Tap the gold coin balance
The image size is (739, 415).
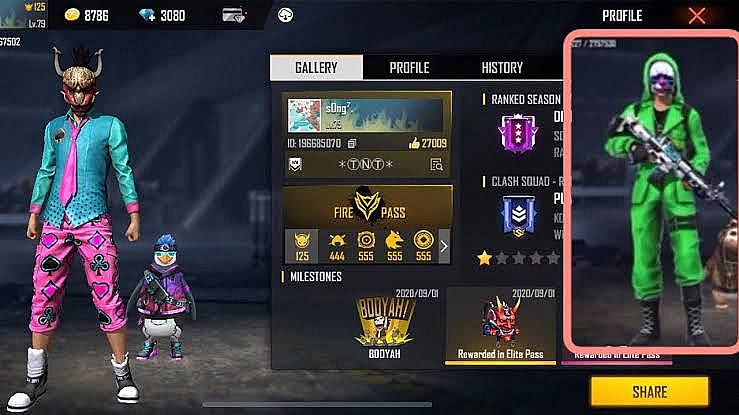click(86, 16)
